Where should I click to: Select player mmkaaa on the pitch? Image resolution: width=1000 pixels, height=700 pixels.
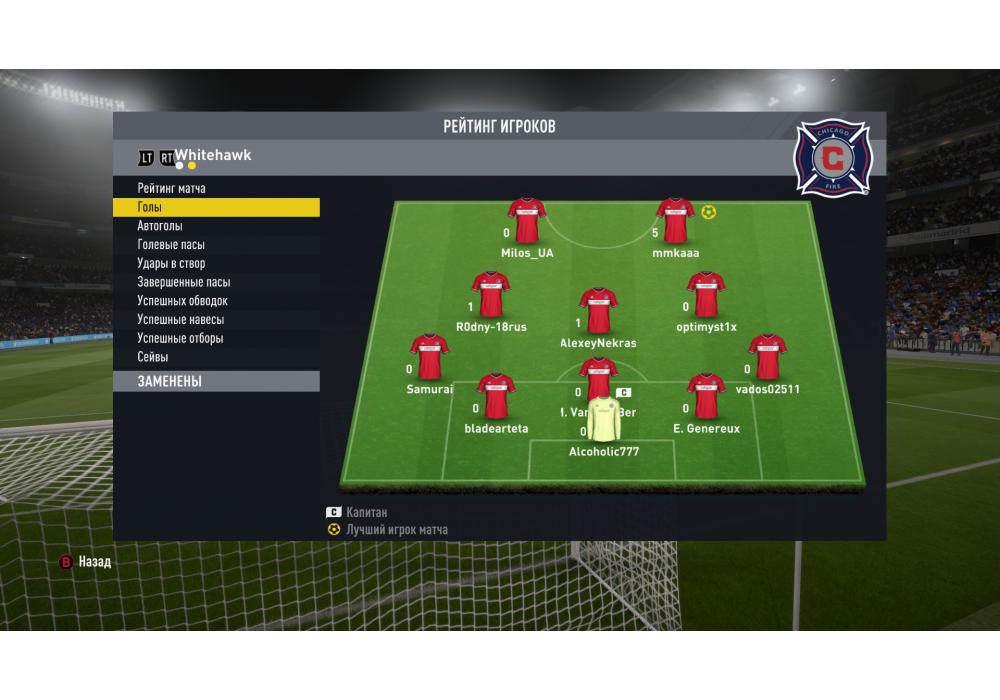coord(675,221)
